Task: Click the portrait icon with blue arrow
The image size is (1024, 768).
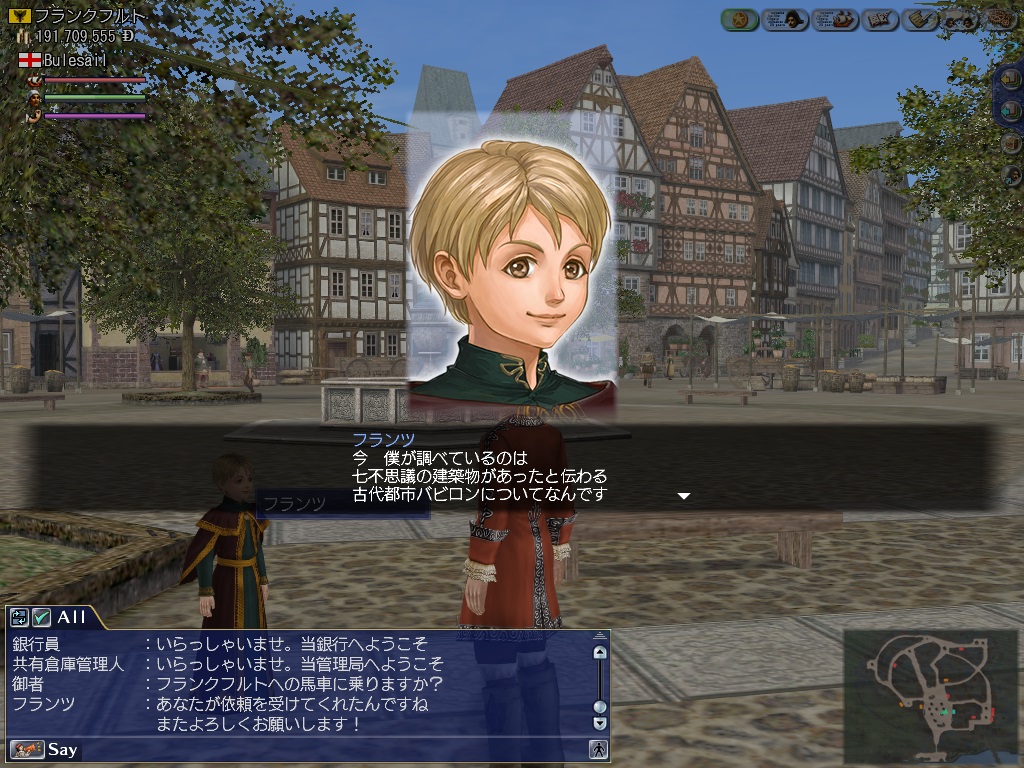Action: click(x=1012, y=176)
